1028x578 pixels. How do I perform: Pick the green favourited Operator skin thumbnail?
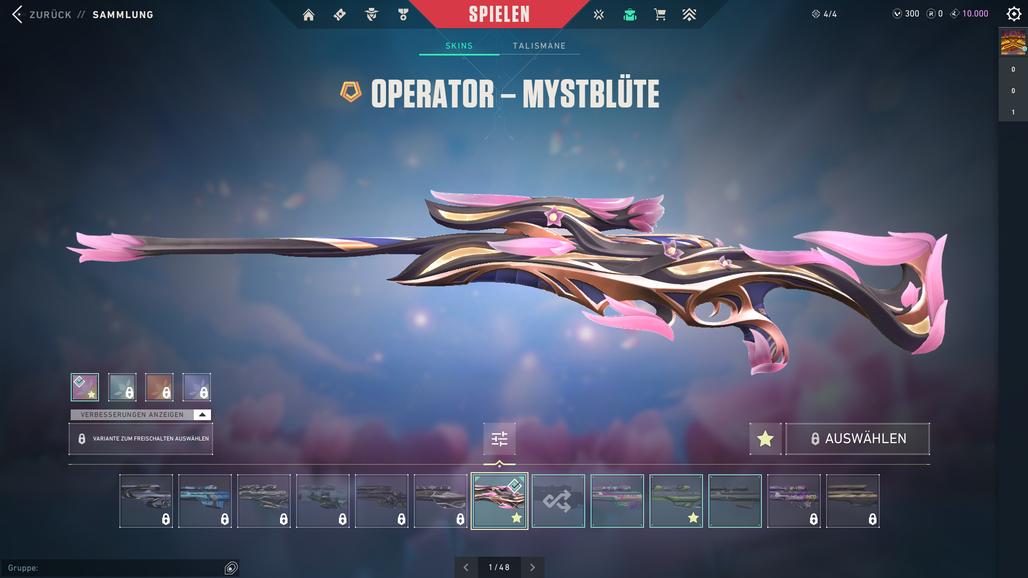tap(676, 500)
